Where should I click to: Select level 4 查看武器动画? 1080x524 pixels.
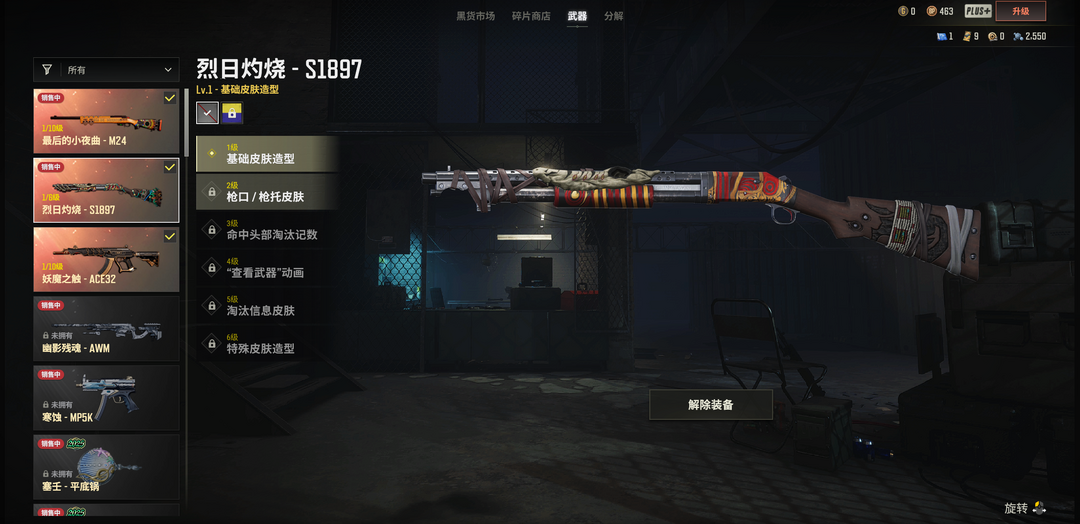tap(266, 268)
